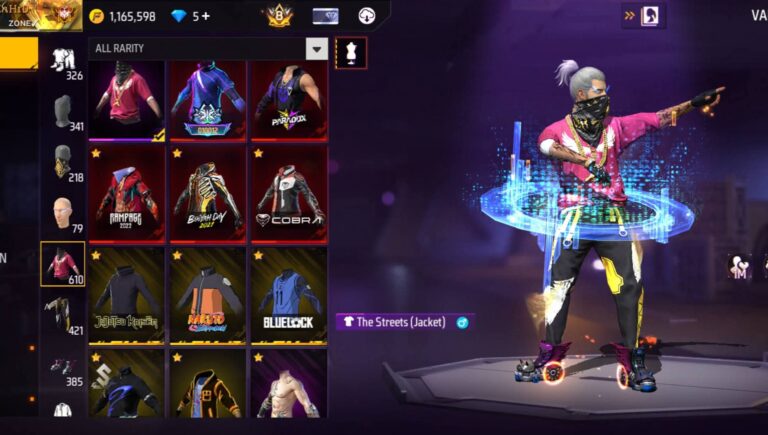Click the gender icon beside The Streets (Jacket)
768x435 pixels.
click(462, 322)
